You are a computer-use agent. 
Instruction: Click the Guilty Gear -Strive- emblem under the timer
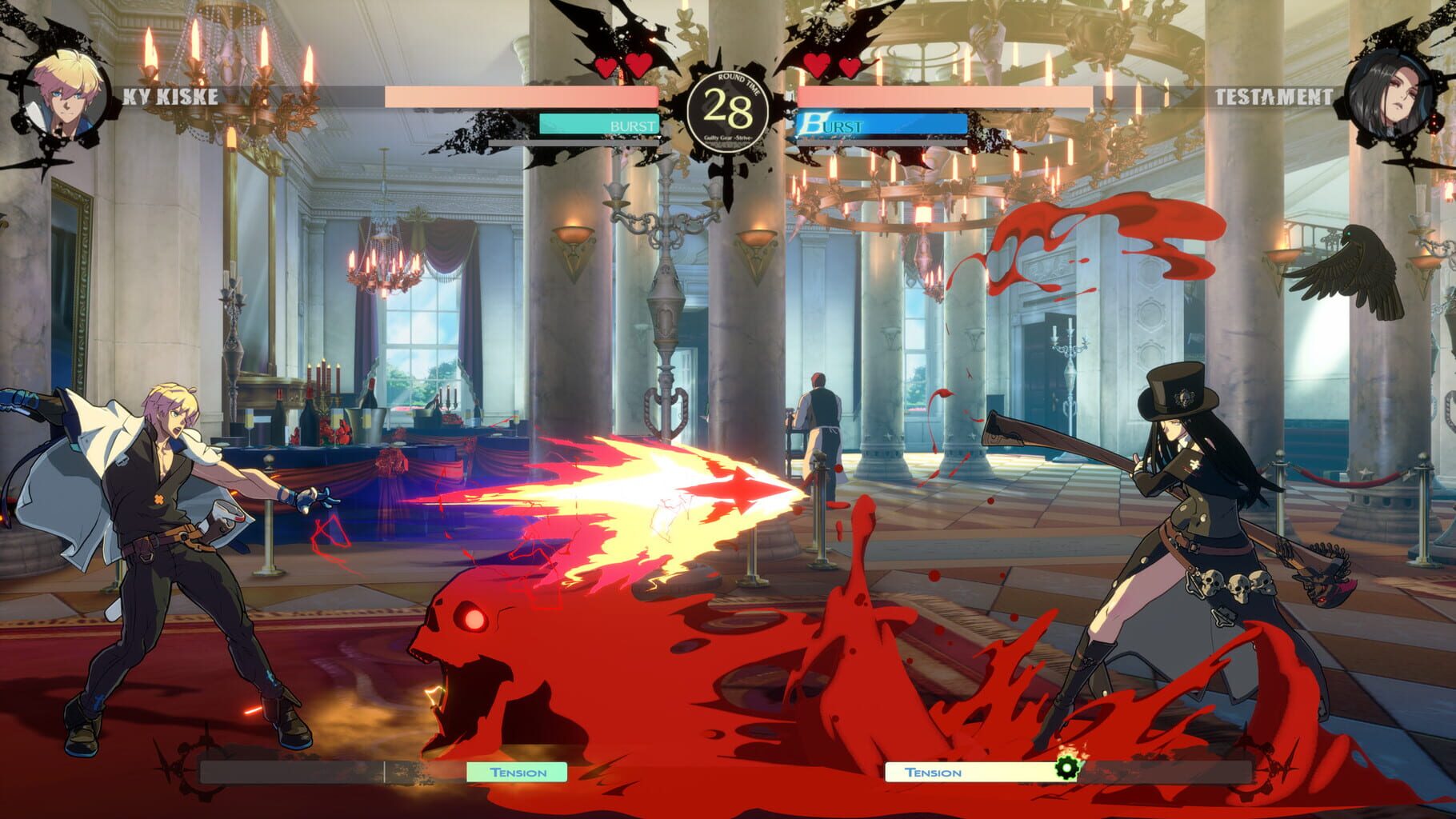[x=726, y=136]
